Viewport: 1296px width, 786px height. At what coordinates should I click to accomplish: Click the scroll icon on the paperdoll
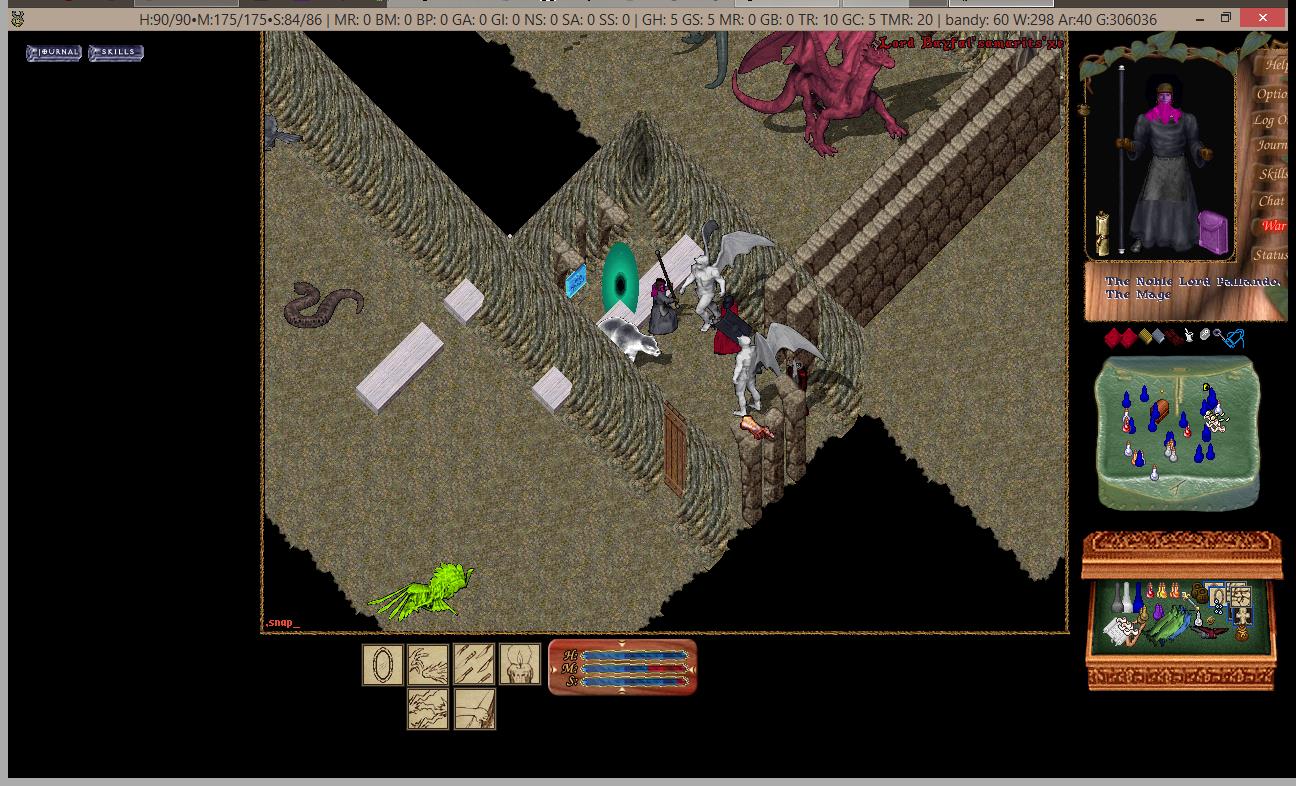point(1103,233)
